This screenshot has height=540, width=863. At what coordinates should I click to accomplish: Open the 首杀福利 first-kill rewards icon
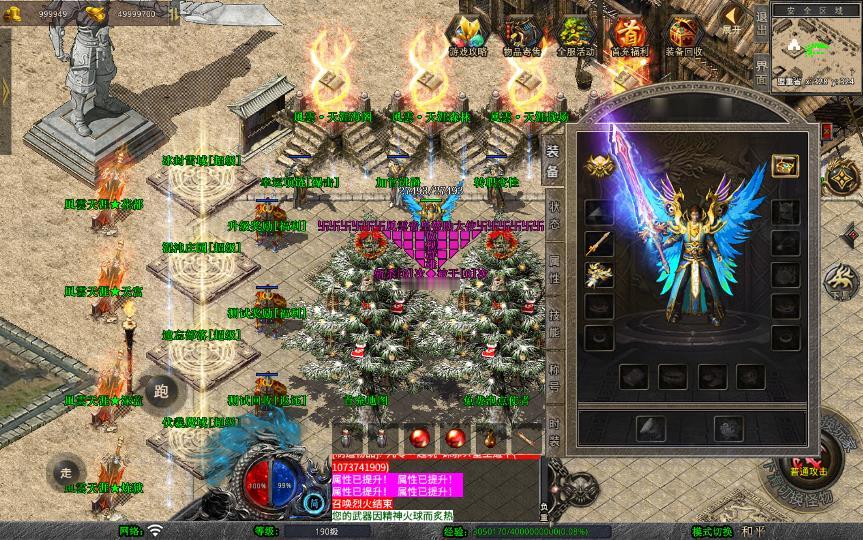coord(628,37)
